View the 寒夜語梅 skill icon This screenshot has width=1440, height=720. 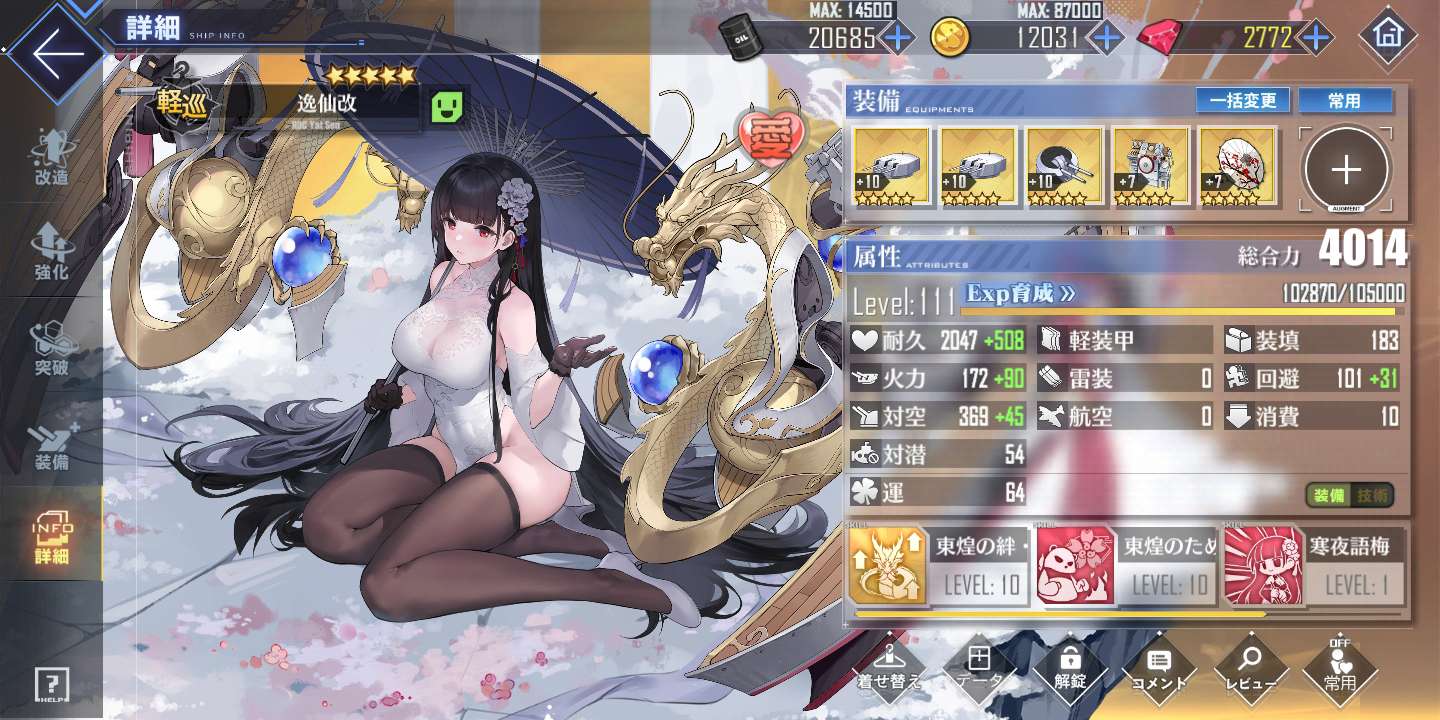(1261, 567)
